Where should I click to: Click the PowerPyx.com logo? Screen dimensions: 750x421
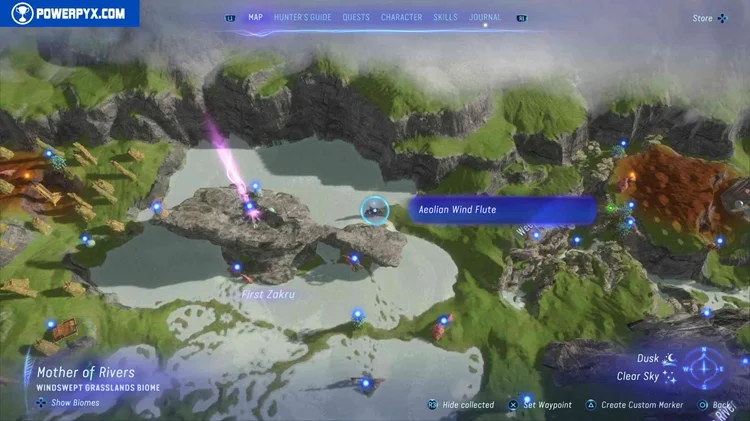pos(69,13)
